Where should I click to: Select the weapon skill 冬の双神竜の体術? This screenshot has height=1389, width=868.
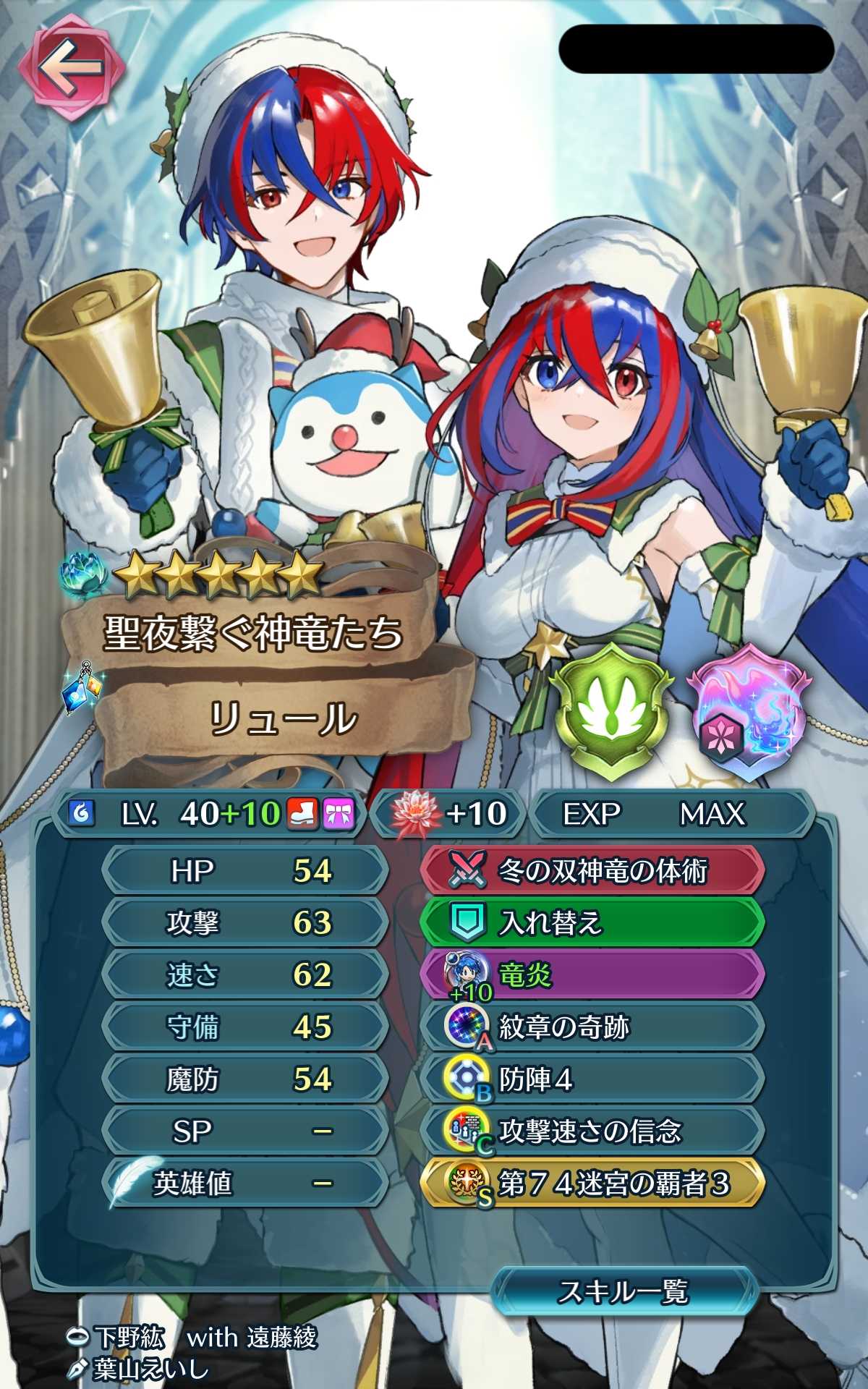(592, 870)
